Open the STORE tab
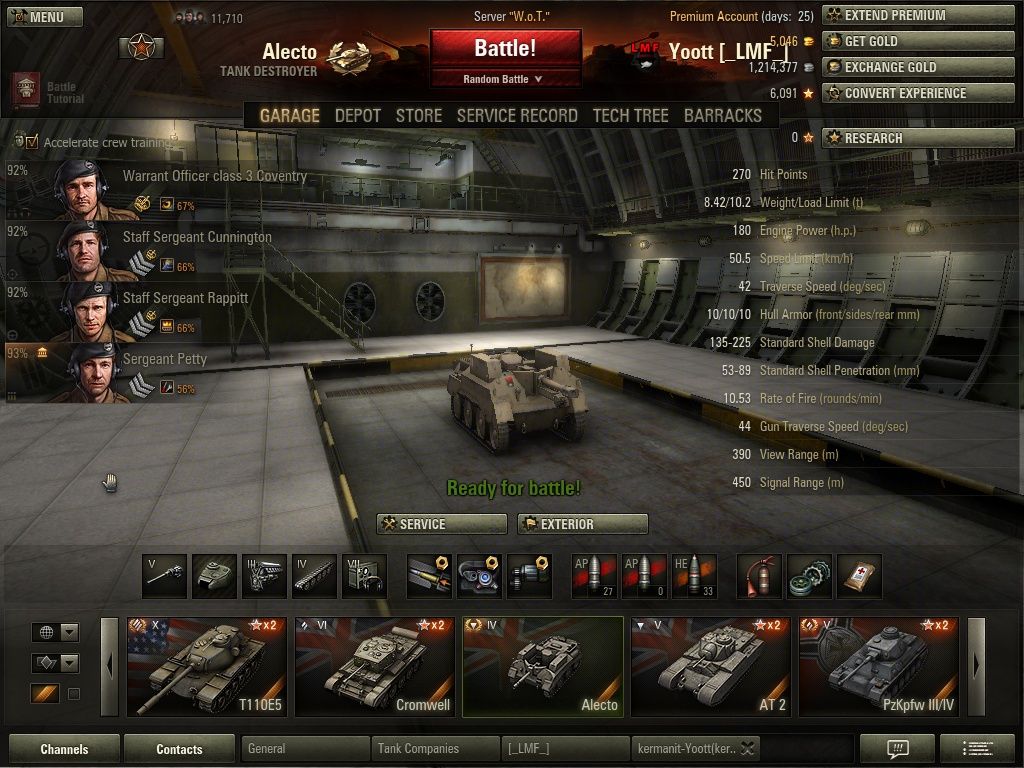Screen dimensions: 1024x768 click(418, 116)
